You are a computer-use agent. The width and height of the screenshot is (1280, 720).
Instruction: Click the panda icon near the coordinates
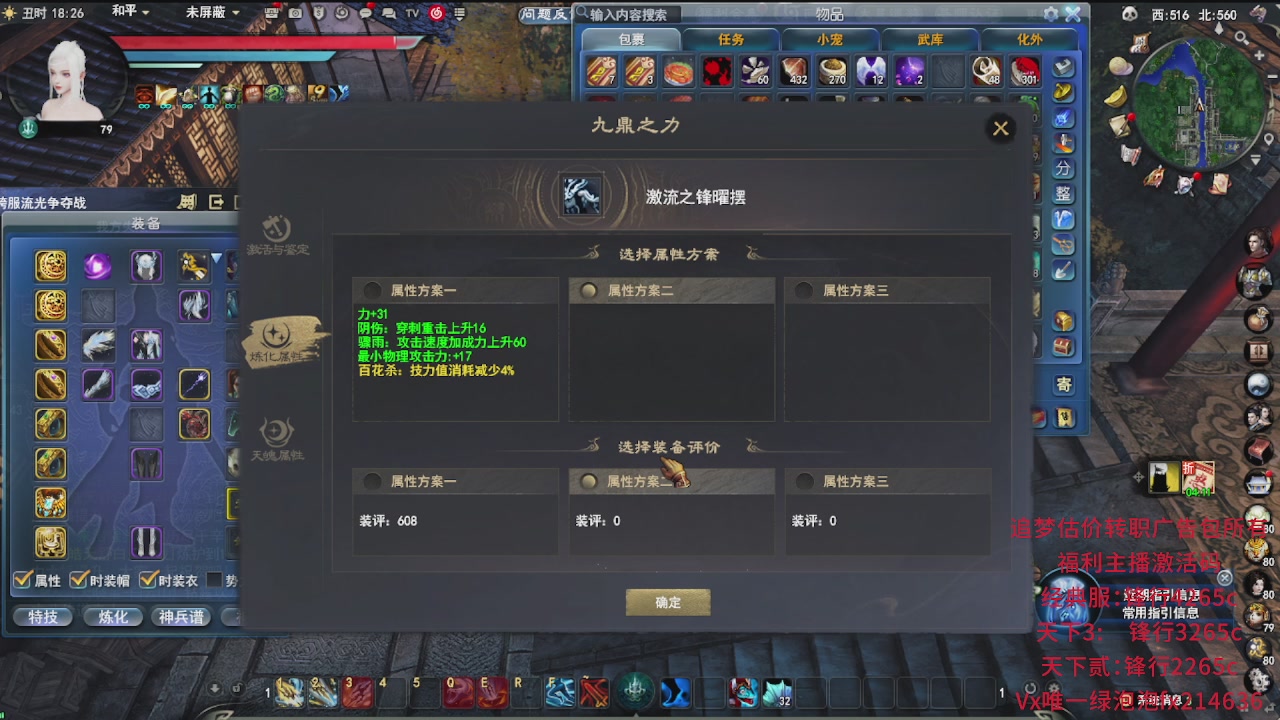pos(1130,13)
